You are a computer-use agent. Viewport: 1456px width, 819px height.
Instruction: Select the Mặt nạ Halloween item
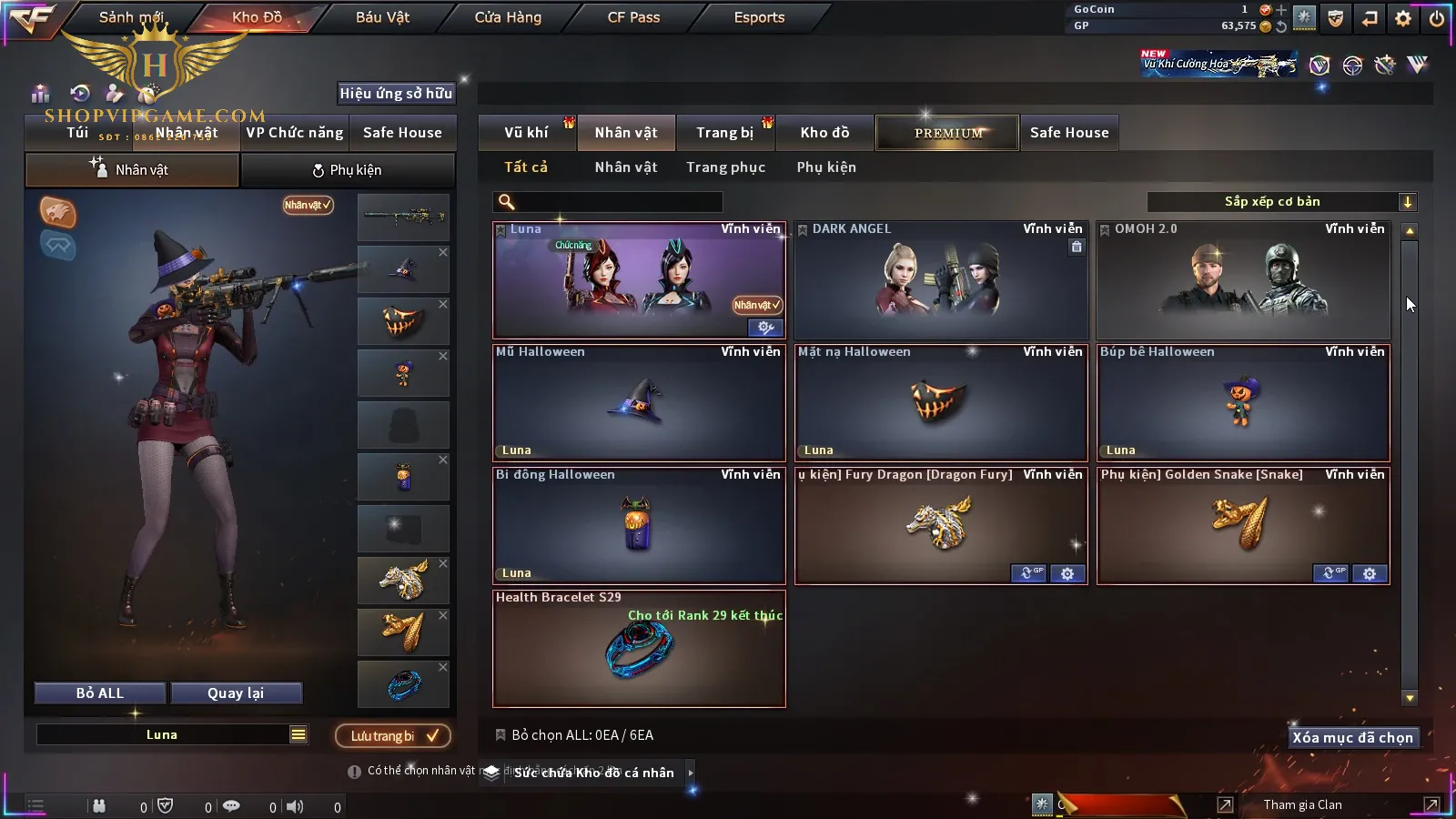click(941, 403)
